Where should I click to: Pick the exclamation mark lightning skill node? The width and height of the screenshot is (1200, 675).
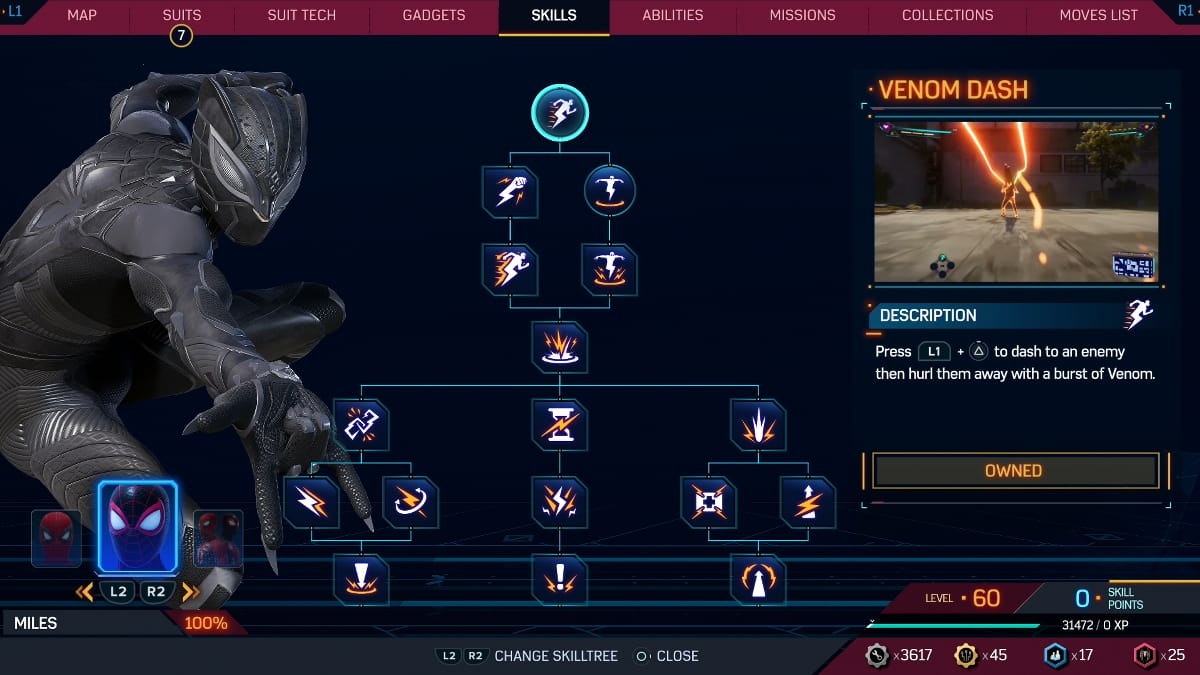coord(560,579)
